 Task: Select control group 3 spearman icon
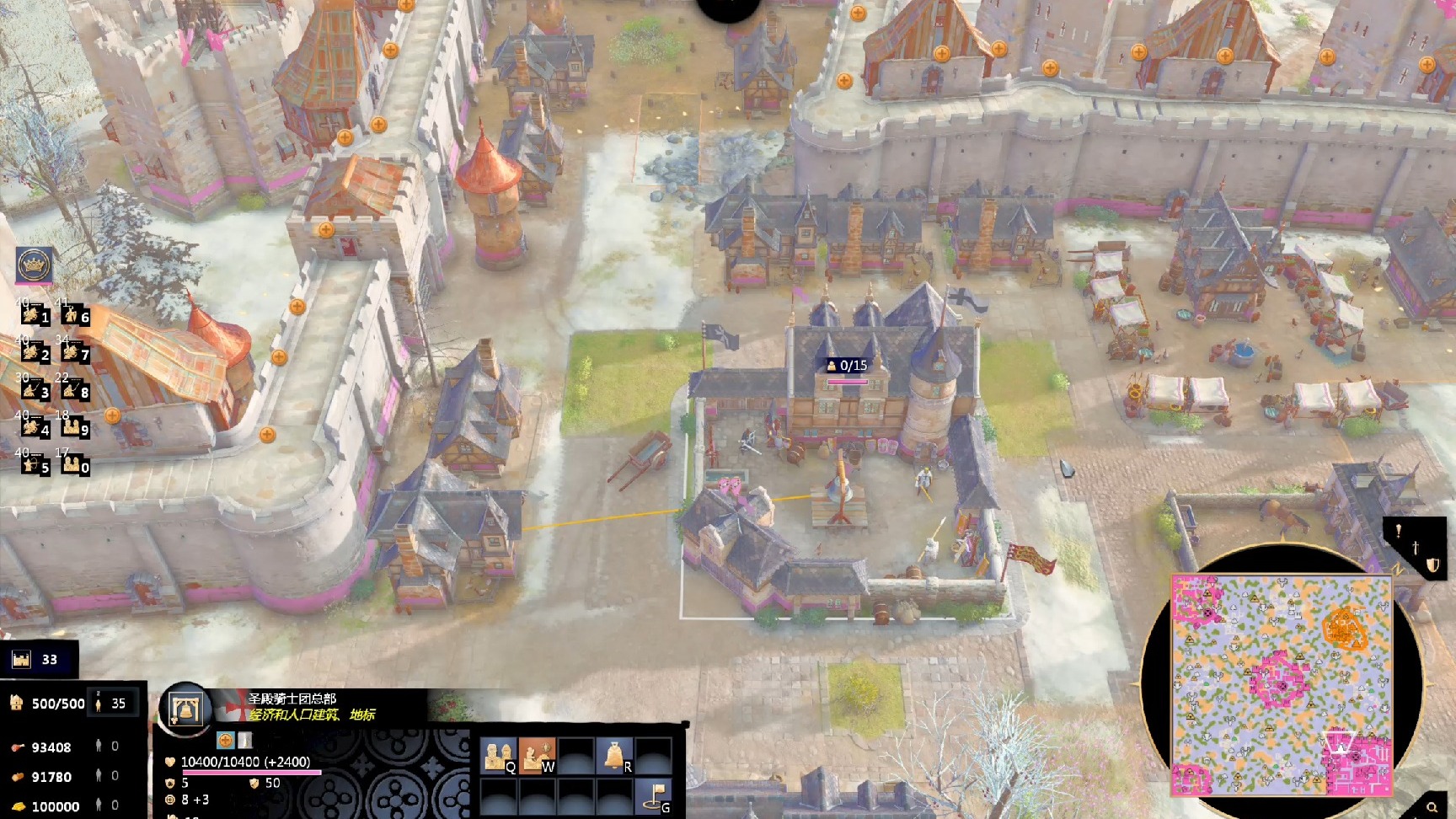(35, 390)
